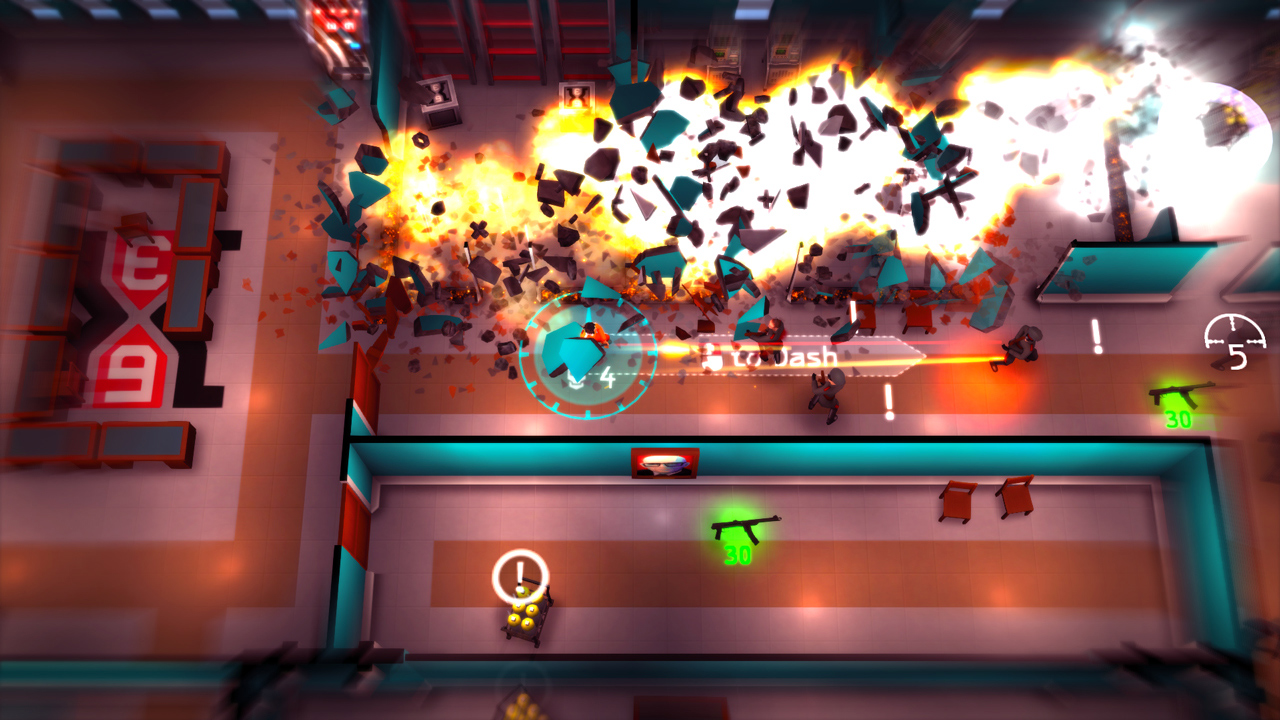The image size is (1280, 720).
Task: Select the red chair near the right corridor
Action: 958,502
